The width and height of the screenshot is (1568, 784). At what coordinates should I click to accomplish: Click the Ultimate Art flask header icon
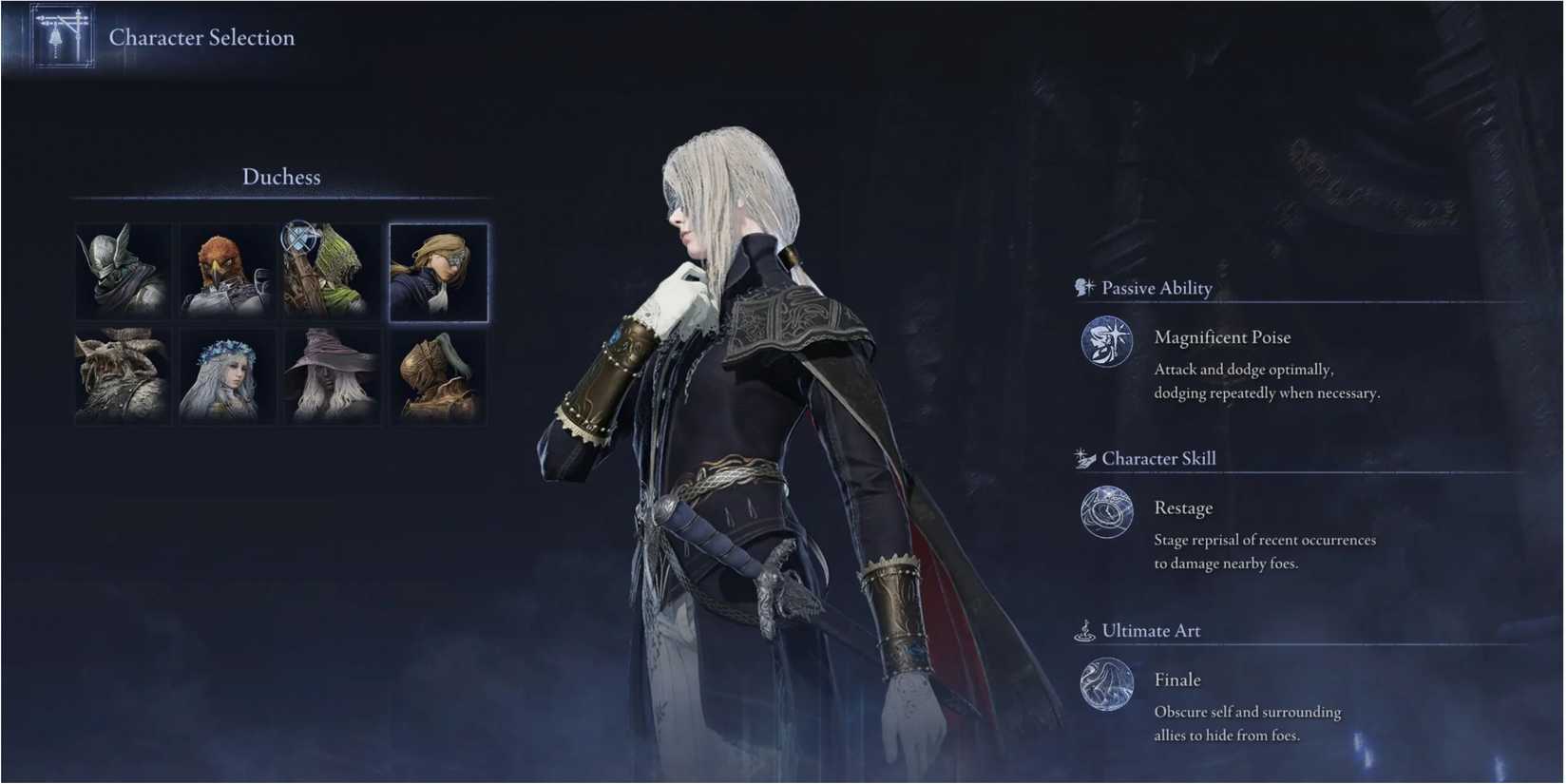click(1084, 630)
